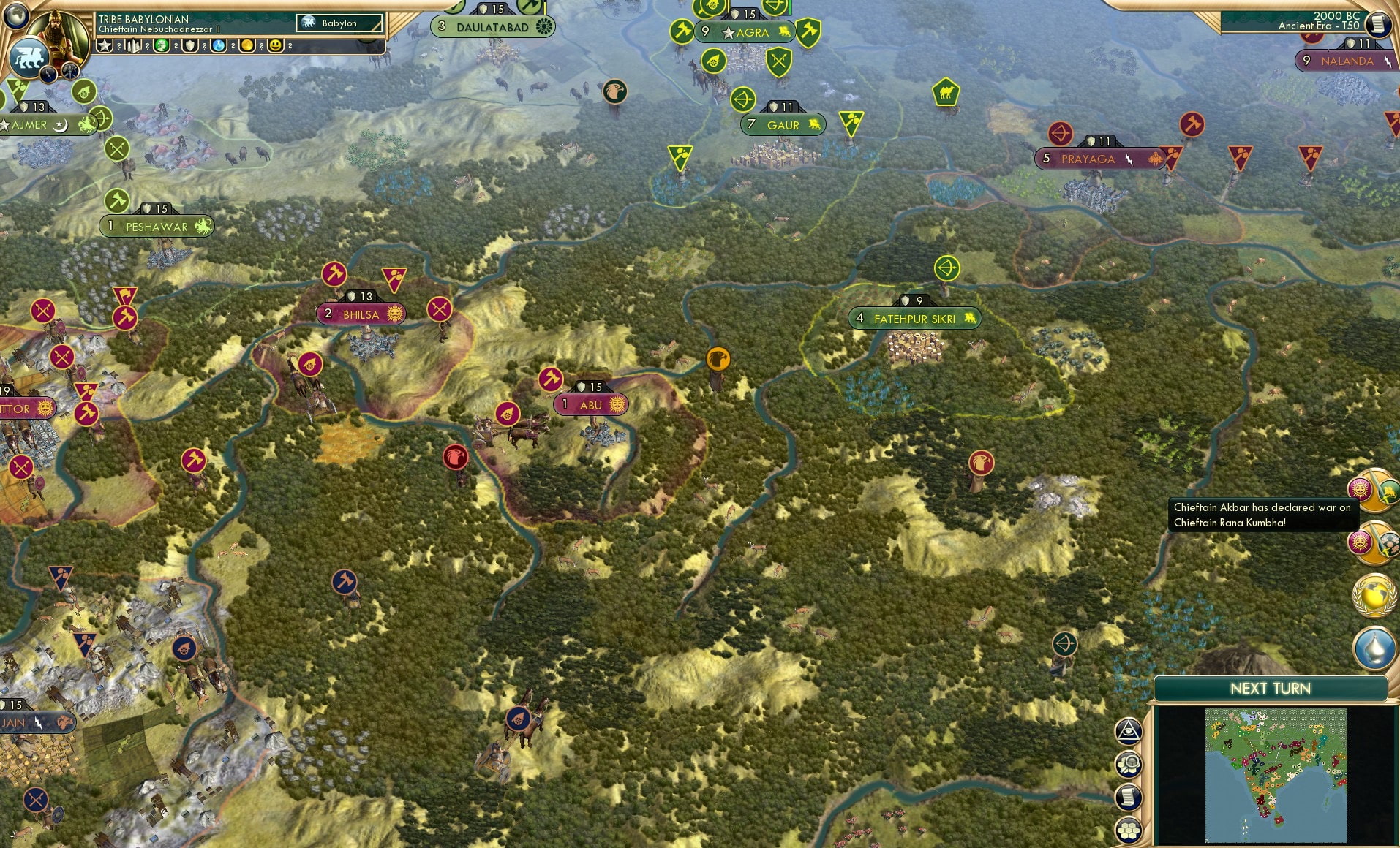Open the Babylon civilization dropdown
This screenshot has height=848, width=1400.
[338, 23]
